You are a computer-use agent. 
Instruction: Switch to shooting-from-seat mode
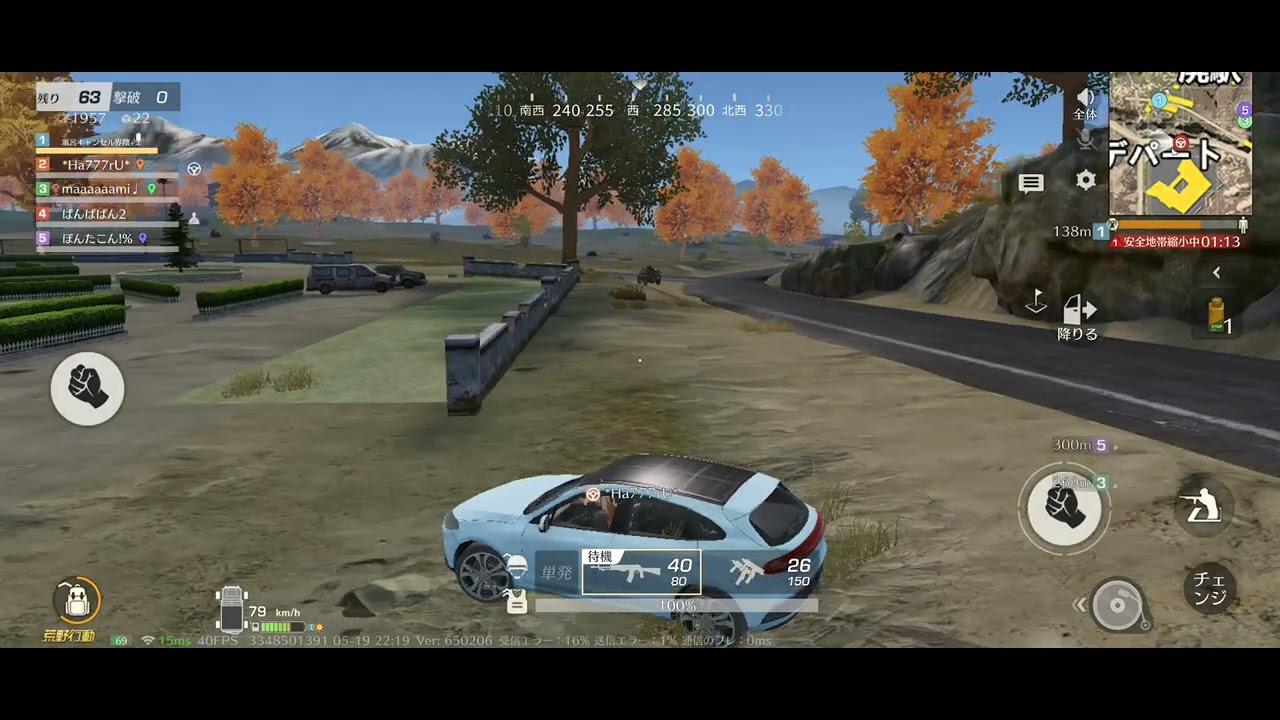[x=1204, y=508]
